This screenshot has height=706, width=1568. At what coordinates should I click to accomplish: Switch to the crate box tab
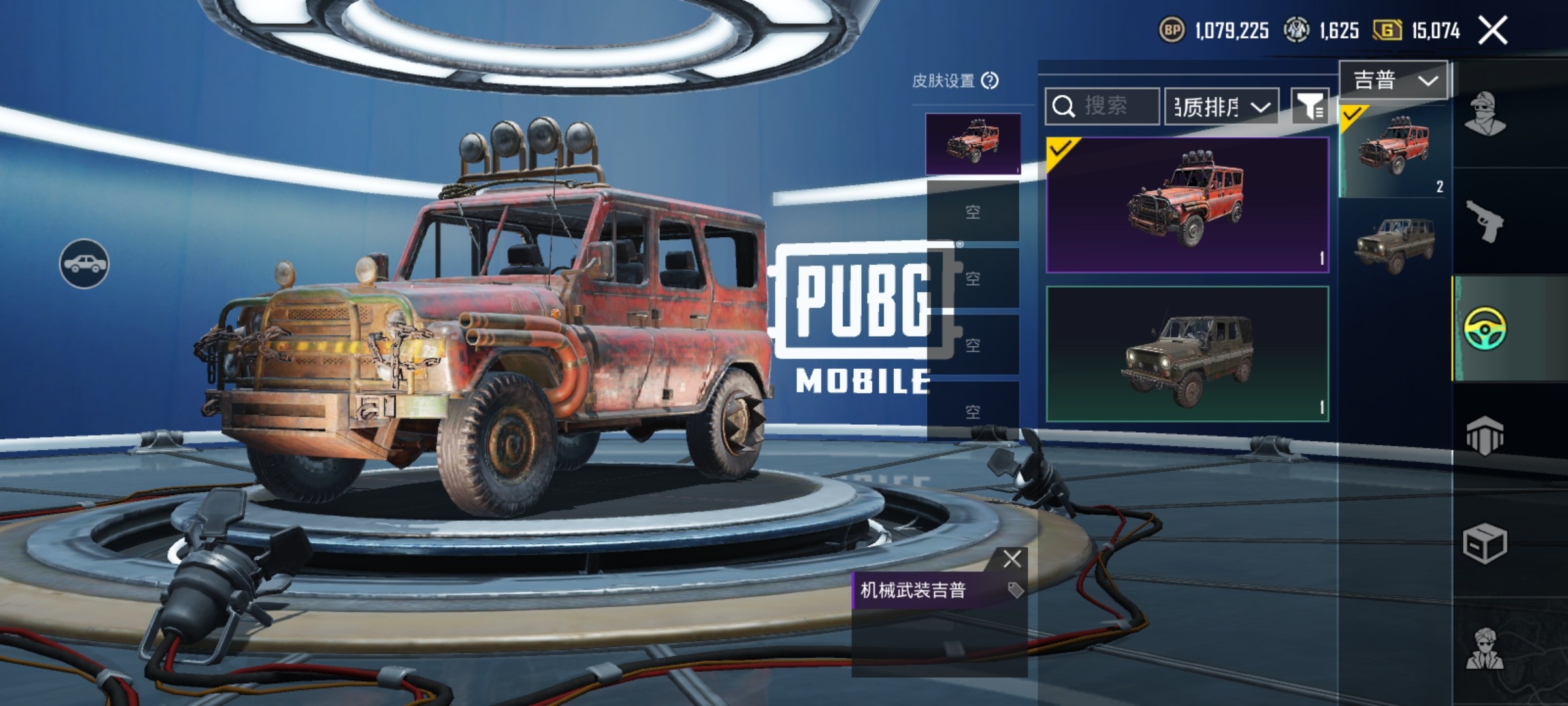pos(1485,543)
